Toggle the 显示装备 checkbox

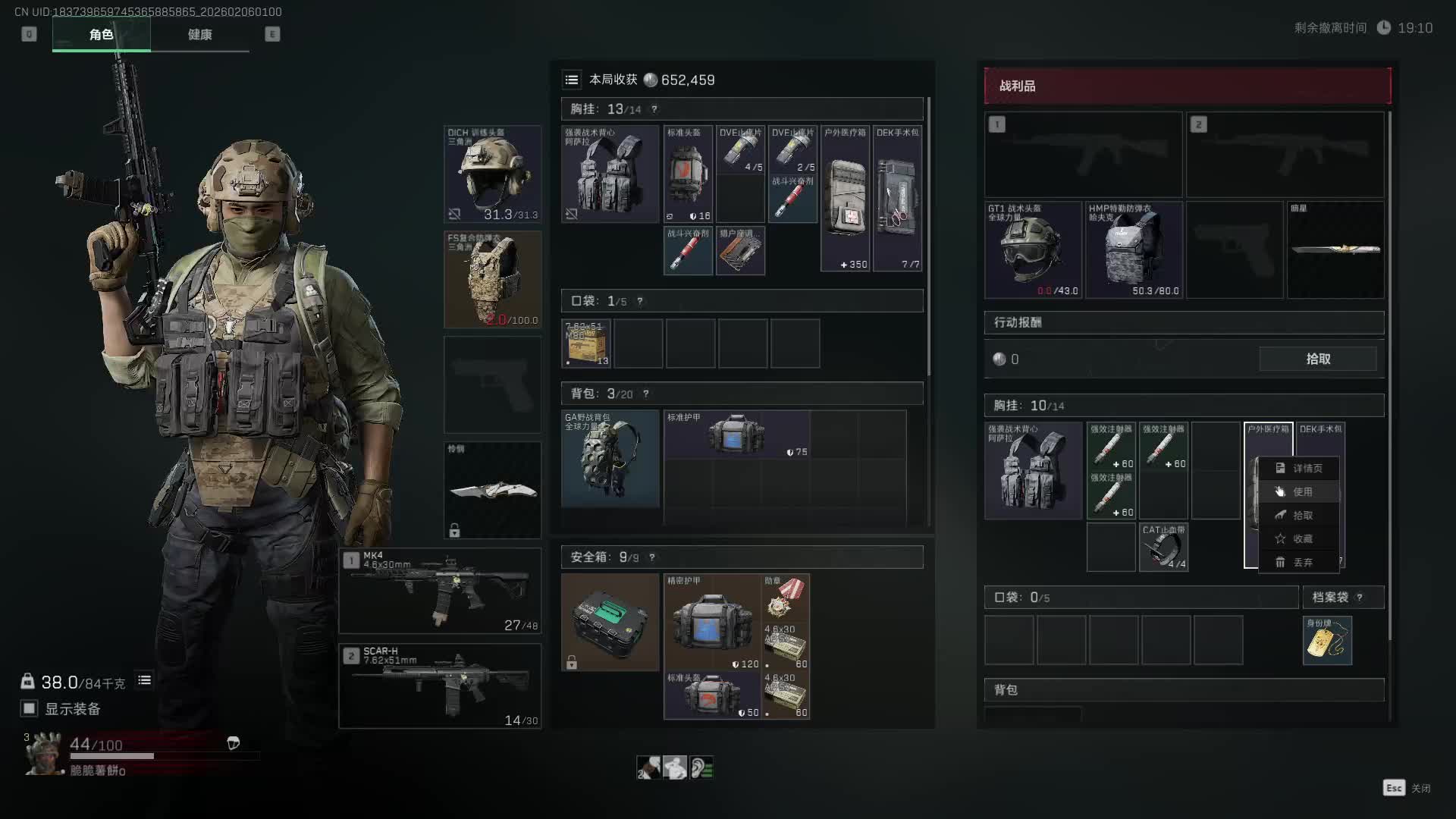tap(30, 709)
